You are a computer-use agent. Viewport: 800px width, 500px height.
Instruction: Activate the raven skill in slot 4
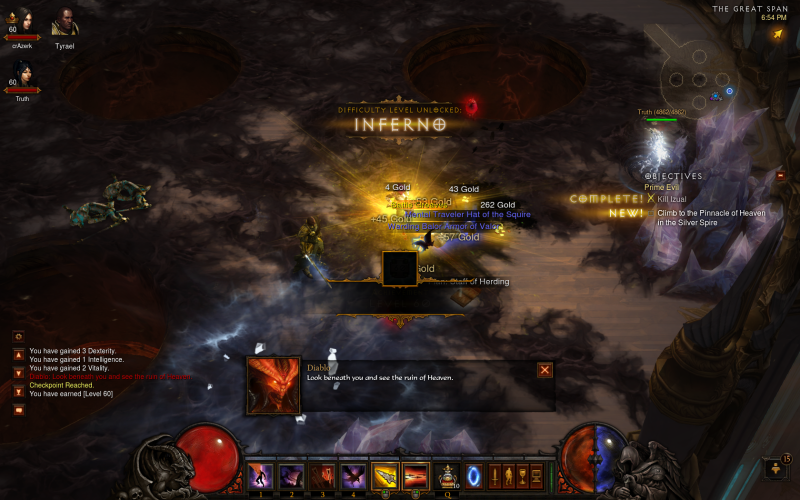click(353, 475)
